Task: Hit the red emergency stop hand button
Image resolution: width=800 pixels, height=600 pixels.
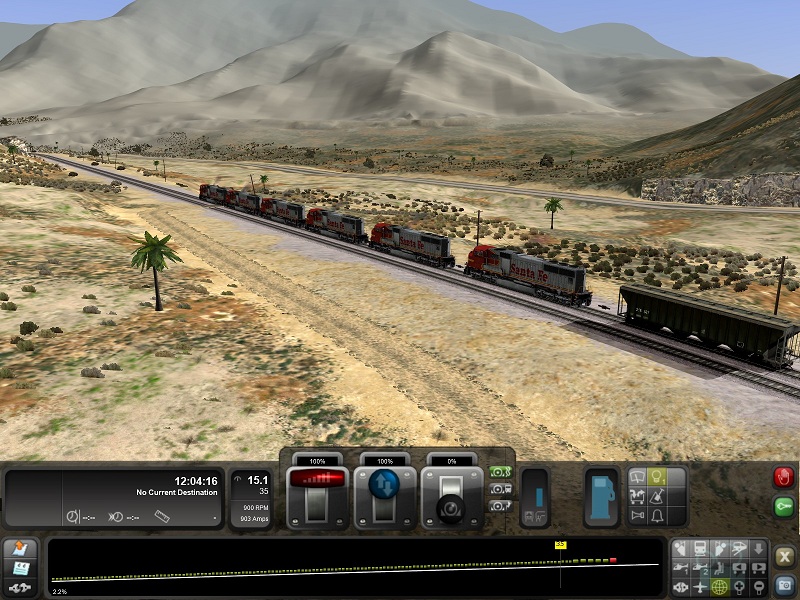Action: click(x=783, y=478)
